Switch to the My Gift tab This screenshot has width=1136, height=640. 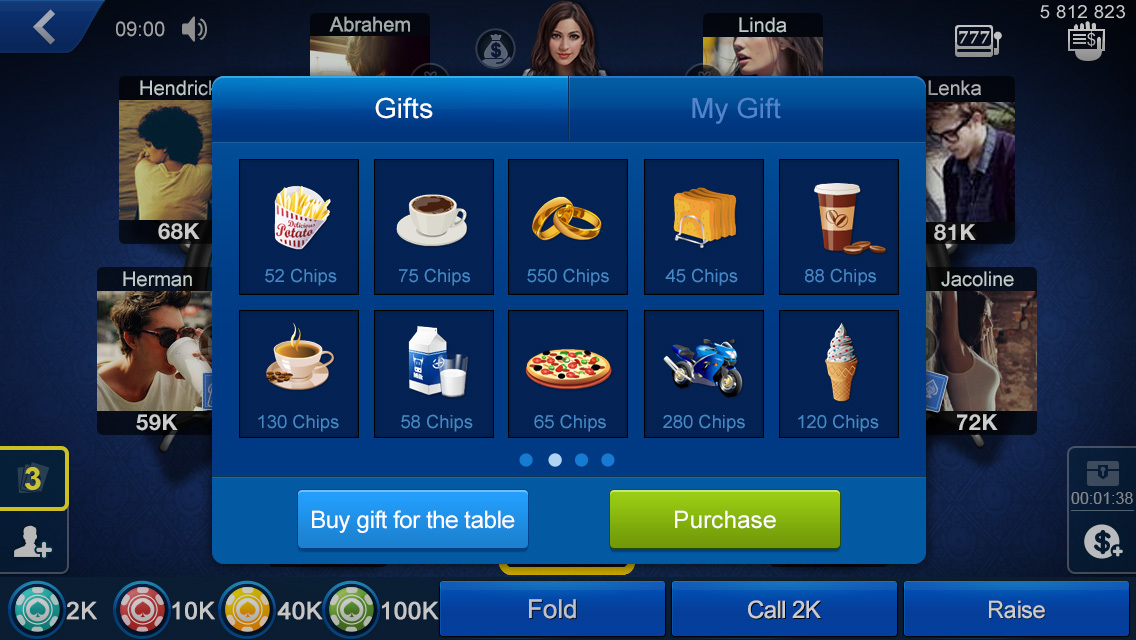736,109
